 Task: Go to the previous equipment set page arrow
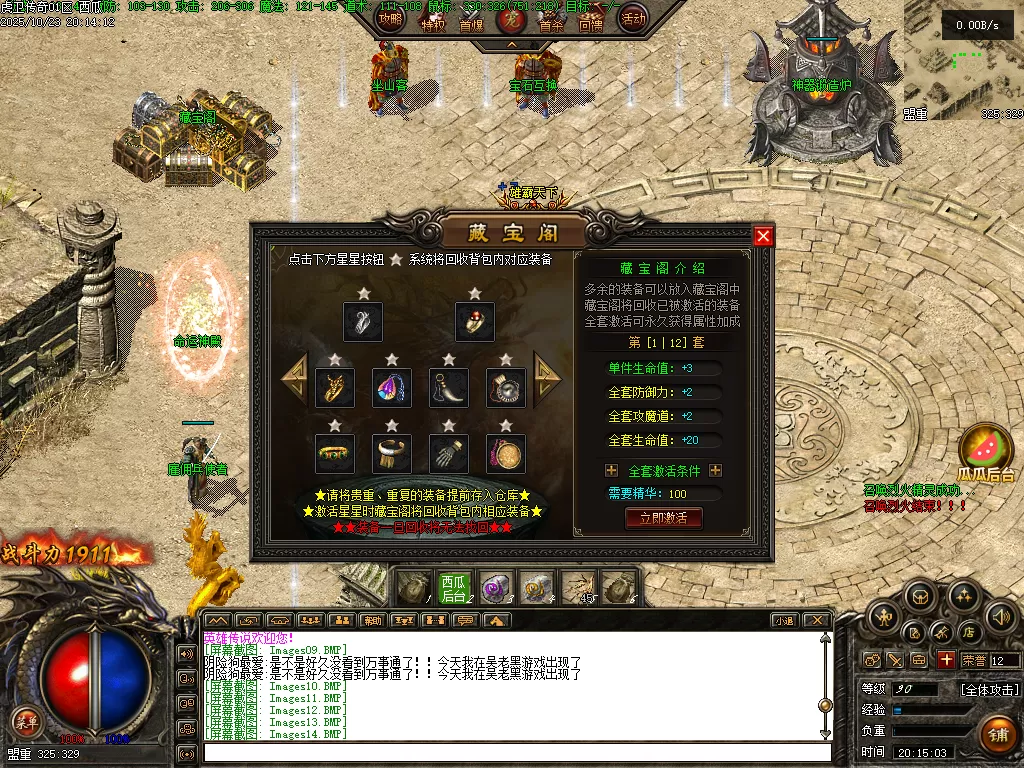(x=294, y=377)
